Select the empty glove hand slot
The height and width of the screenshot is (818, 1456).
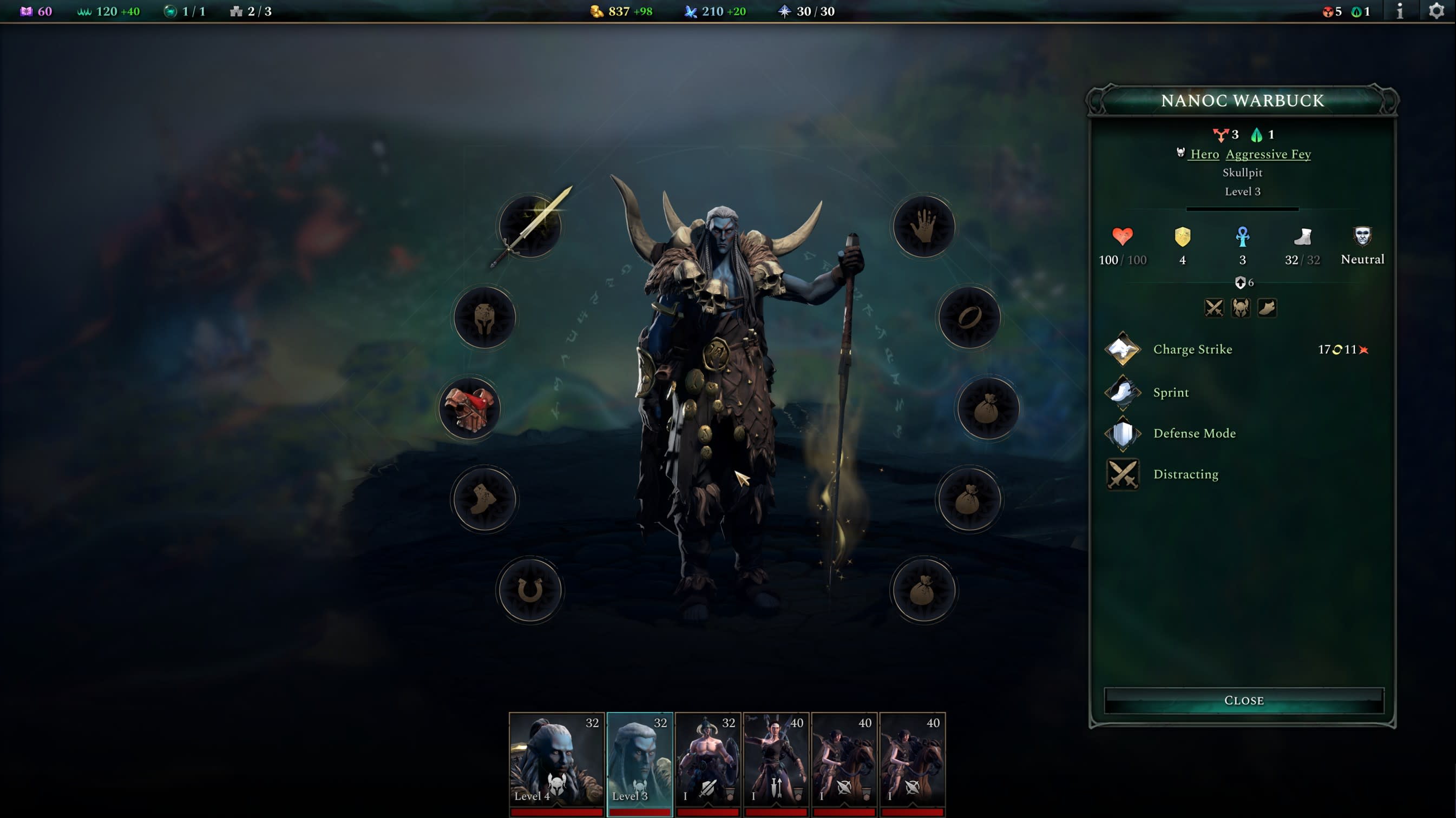923,227
